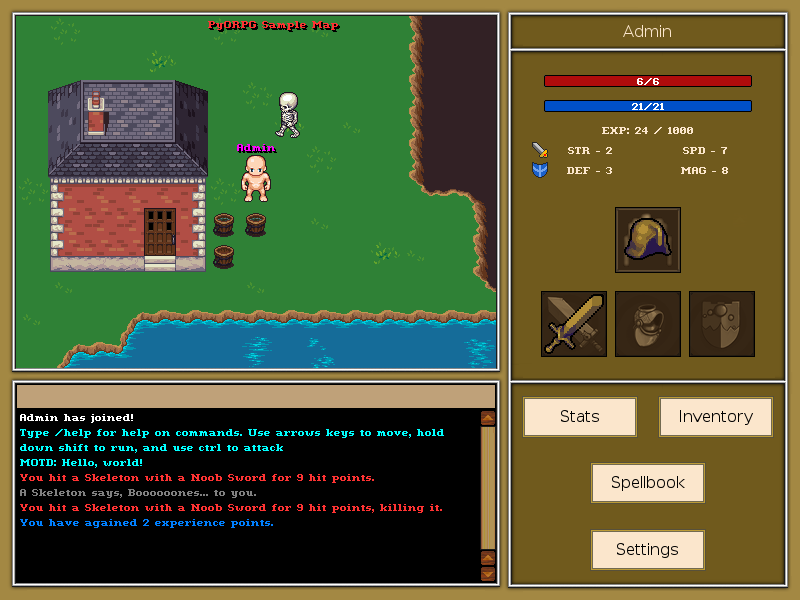The width and height of the screenshot is (800, 600).
Task: Select the equipped helmet slot
Action: (x=648, y=240)
